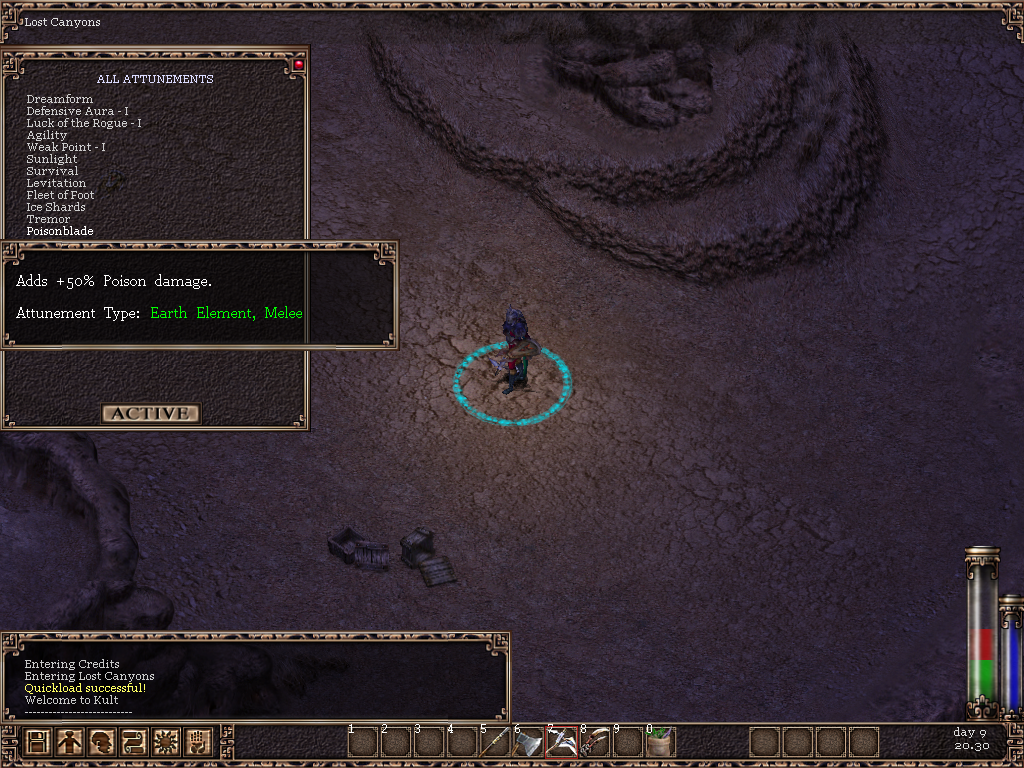The height and width of the screenshot is (768, 1024).
Task: Choose the Ice Shards attunement
Action: (x=56, y=207)
